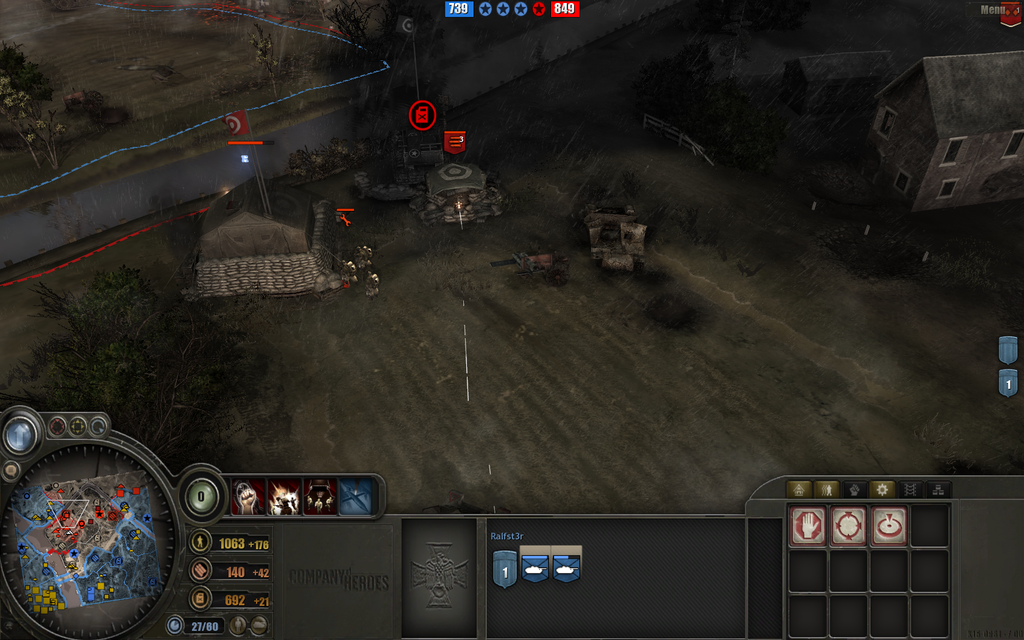Select the attack-move crosshair command
The image size is (1024, 640).
(848, 527)
